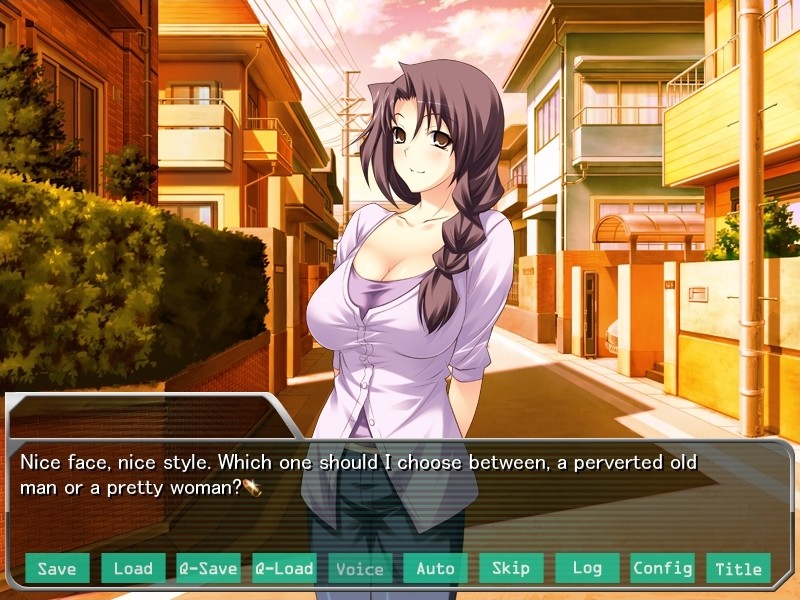Open the Load menu
Image resolution: width=800 pixels, height=600 pixels.
click(133, 568)
